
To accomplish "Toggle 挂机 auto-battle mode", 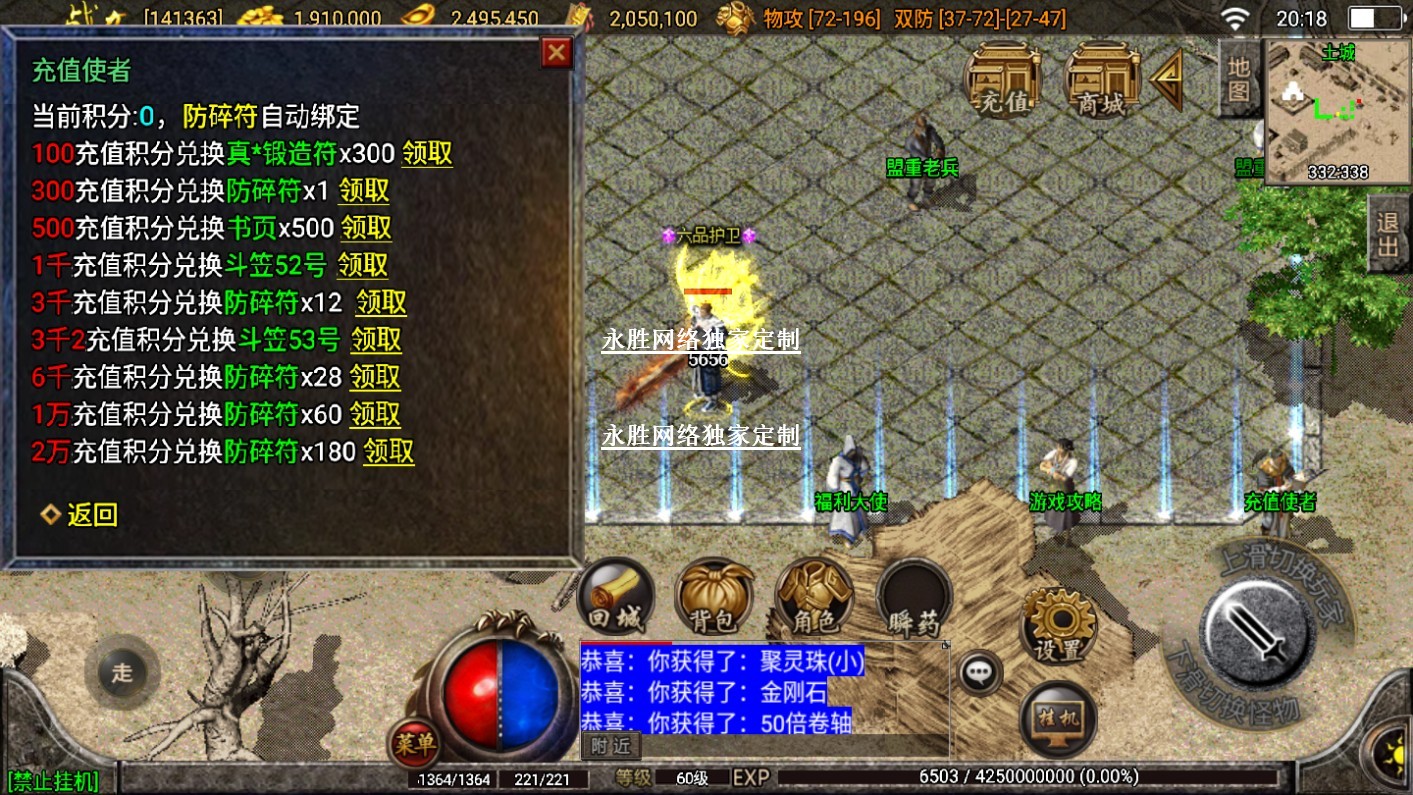I will [x=1058, y=720].
